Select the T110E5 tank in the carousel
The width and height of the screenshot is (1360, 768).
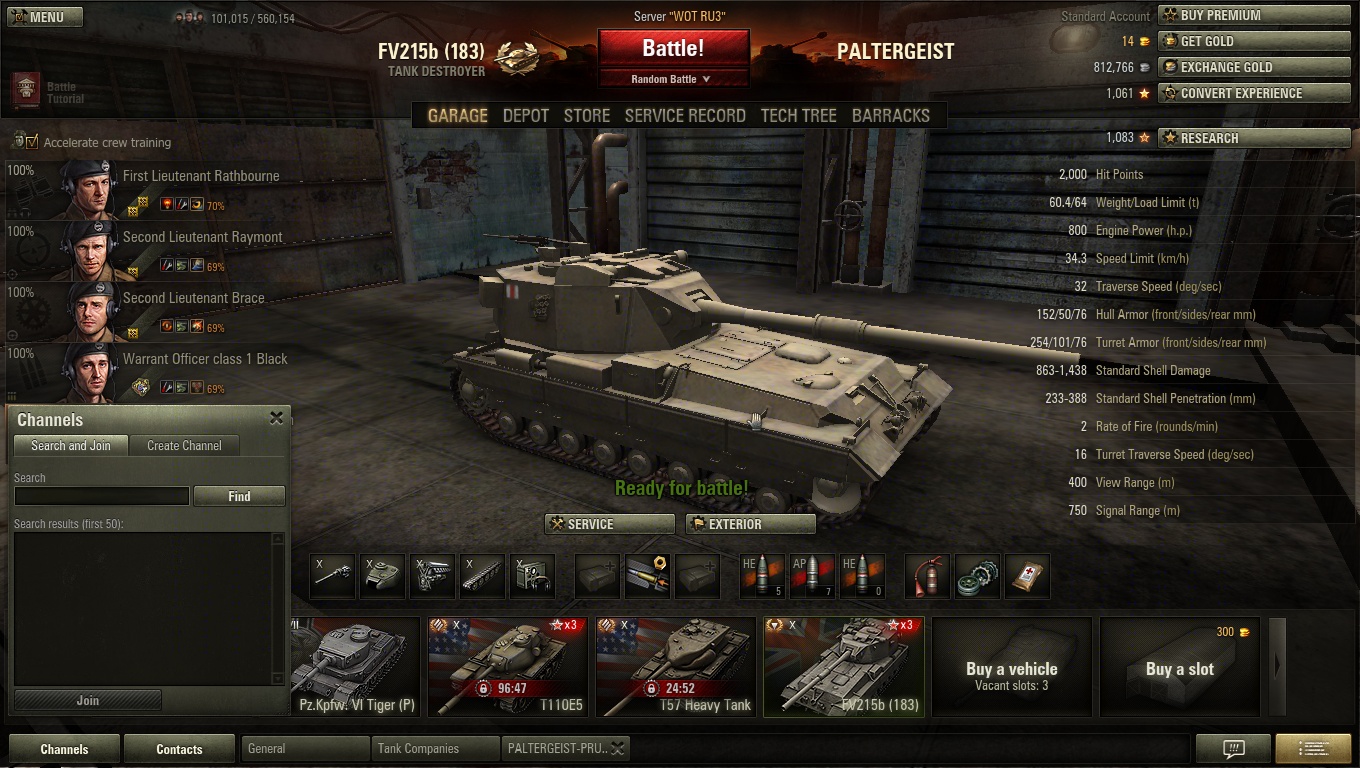click(x=506, y=666)
